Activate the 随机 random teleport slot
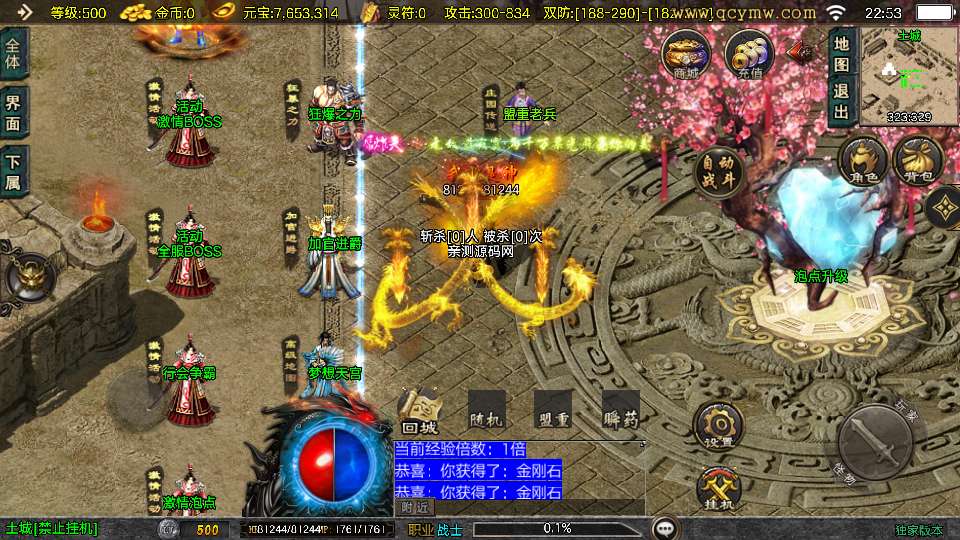Image resolution: width=960 pixels, height=540 pixels. pos(485,411)
